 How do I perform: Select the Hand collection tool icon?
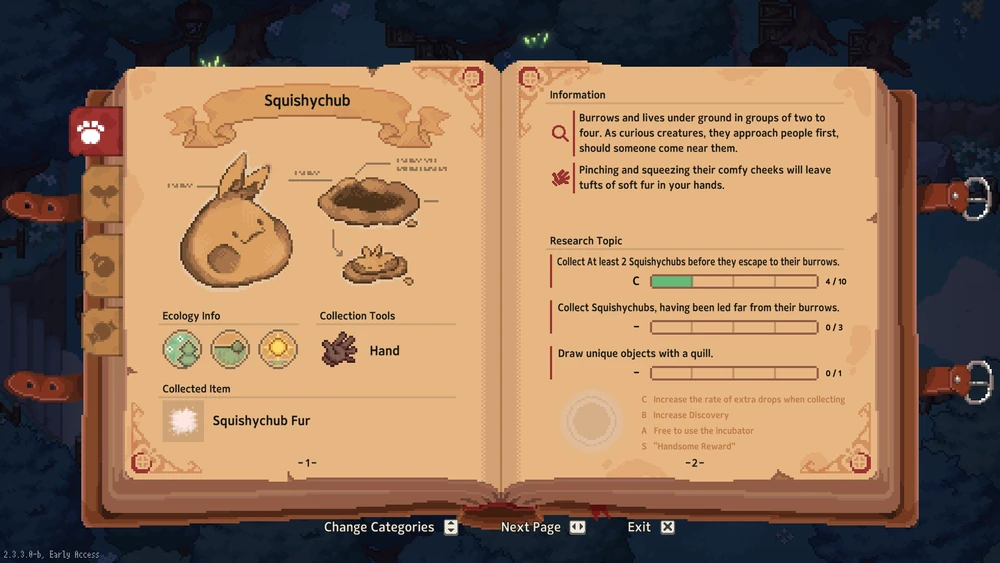340,350
